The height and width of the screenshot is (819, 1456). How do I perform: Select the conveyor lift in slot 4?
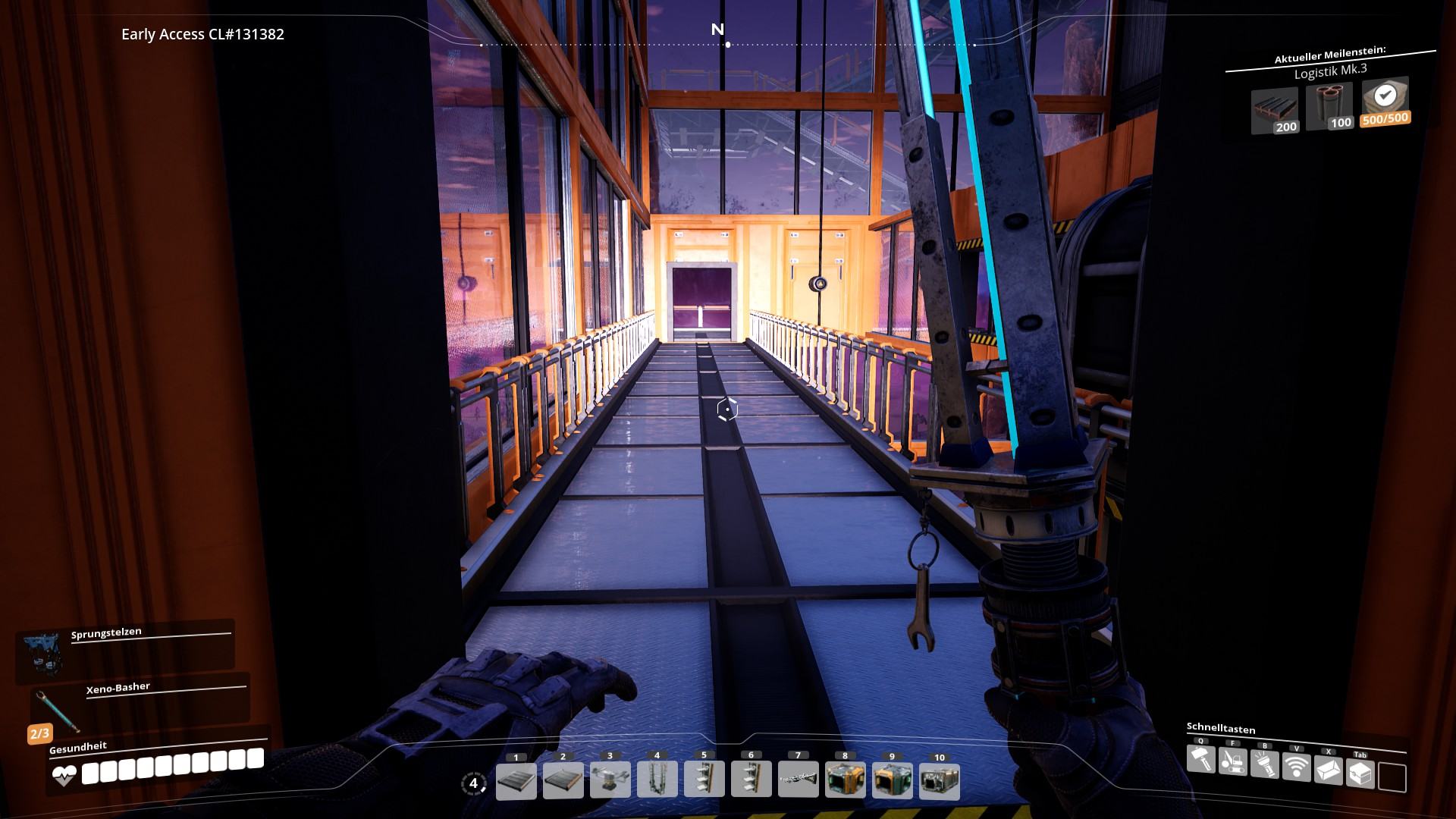pyautogui.click(x=657, y=781)
